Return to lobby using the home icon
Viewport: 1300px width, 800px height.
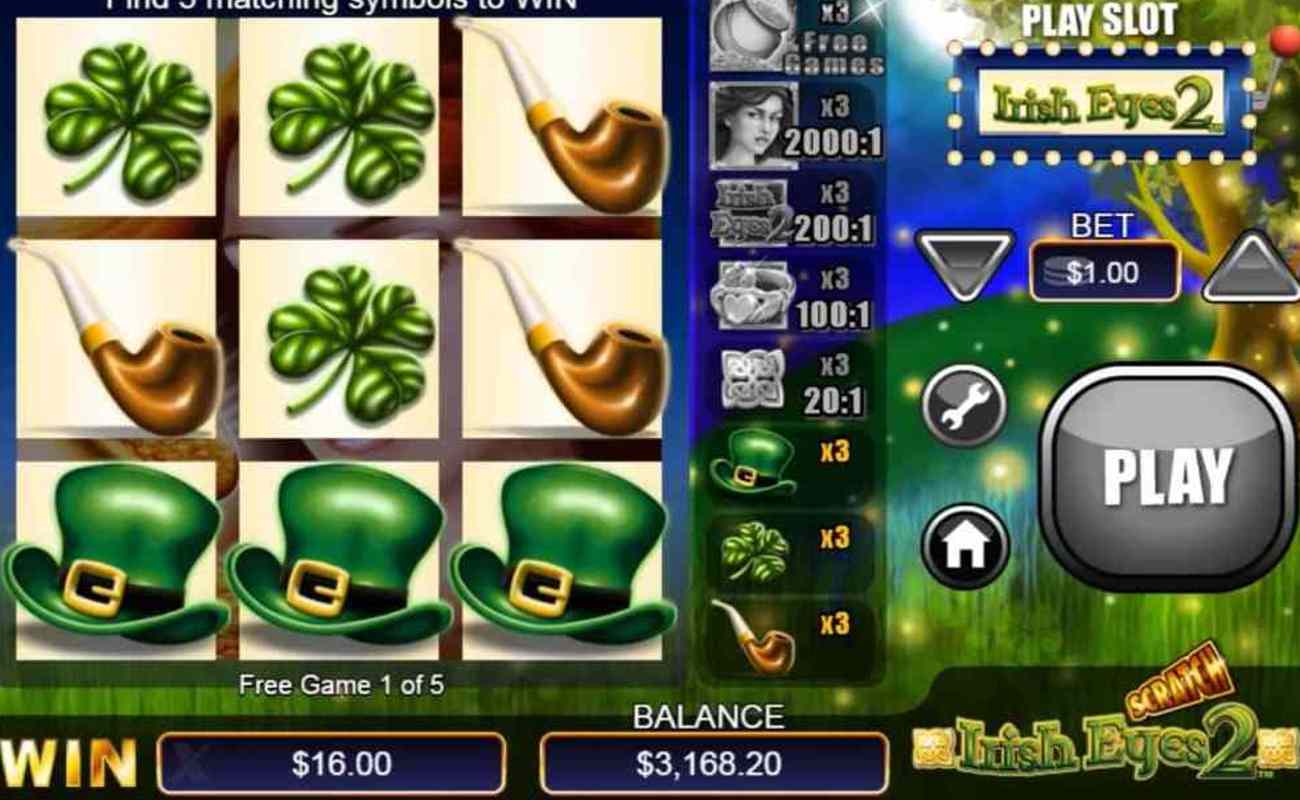[x=965, y=545]
